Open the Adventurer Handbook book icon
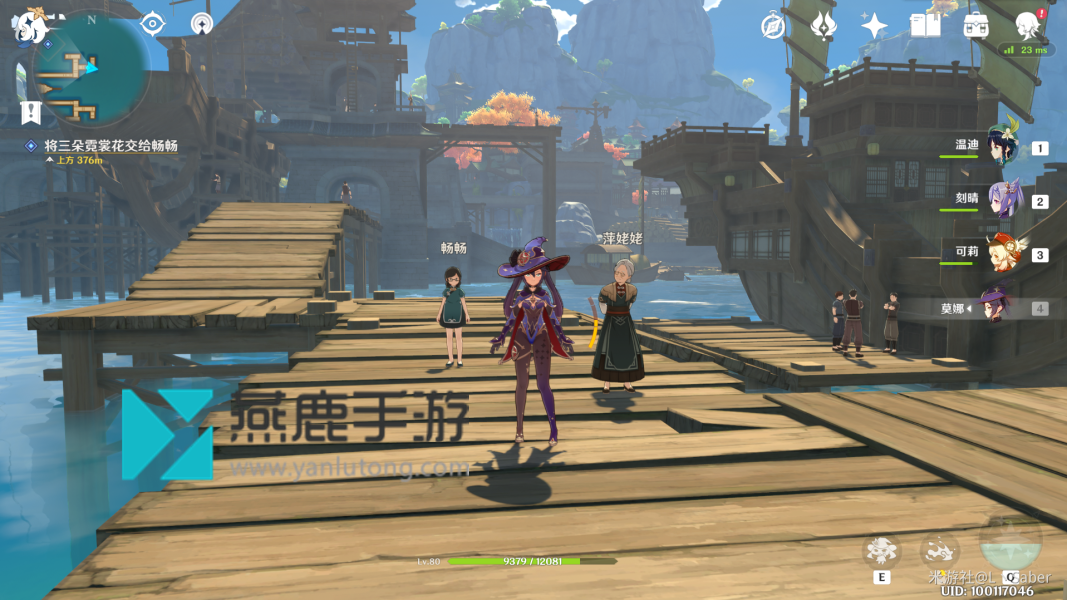This screenshot has height=600, width=1067. point(925,26)
